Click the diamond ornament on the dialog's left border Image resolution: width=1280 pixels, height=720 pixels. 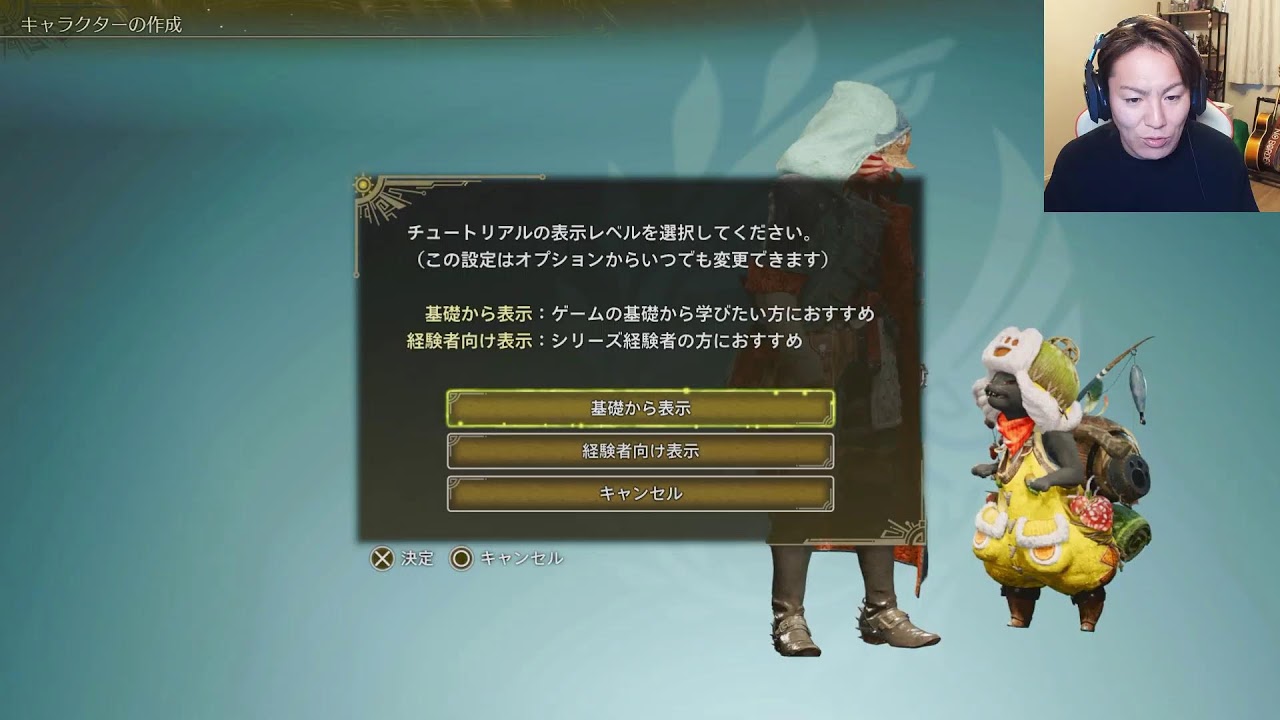357,274
